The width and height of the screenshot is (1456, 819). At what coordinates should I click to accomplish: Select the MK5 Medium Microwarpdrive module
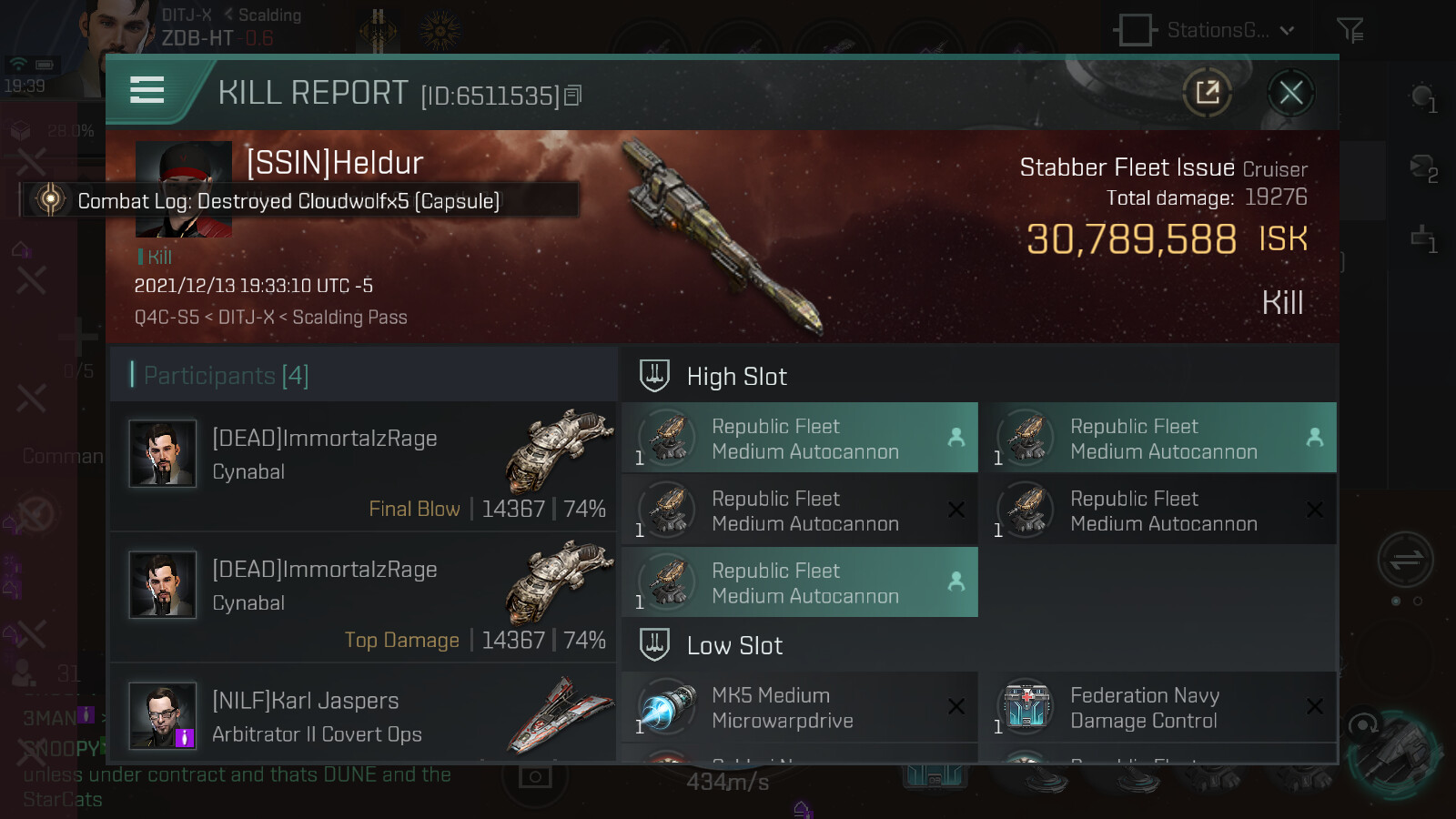click(799, 708)
